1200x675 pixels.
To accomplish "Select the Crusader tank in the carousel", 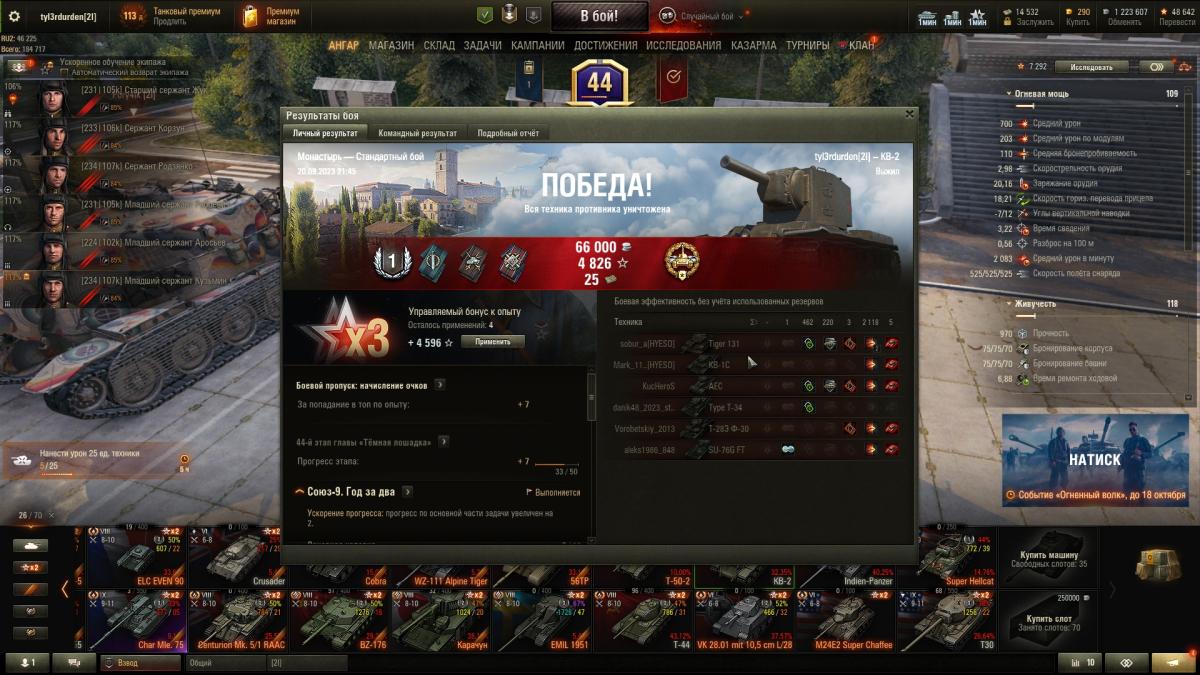I will [237, 557].
